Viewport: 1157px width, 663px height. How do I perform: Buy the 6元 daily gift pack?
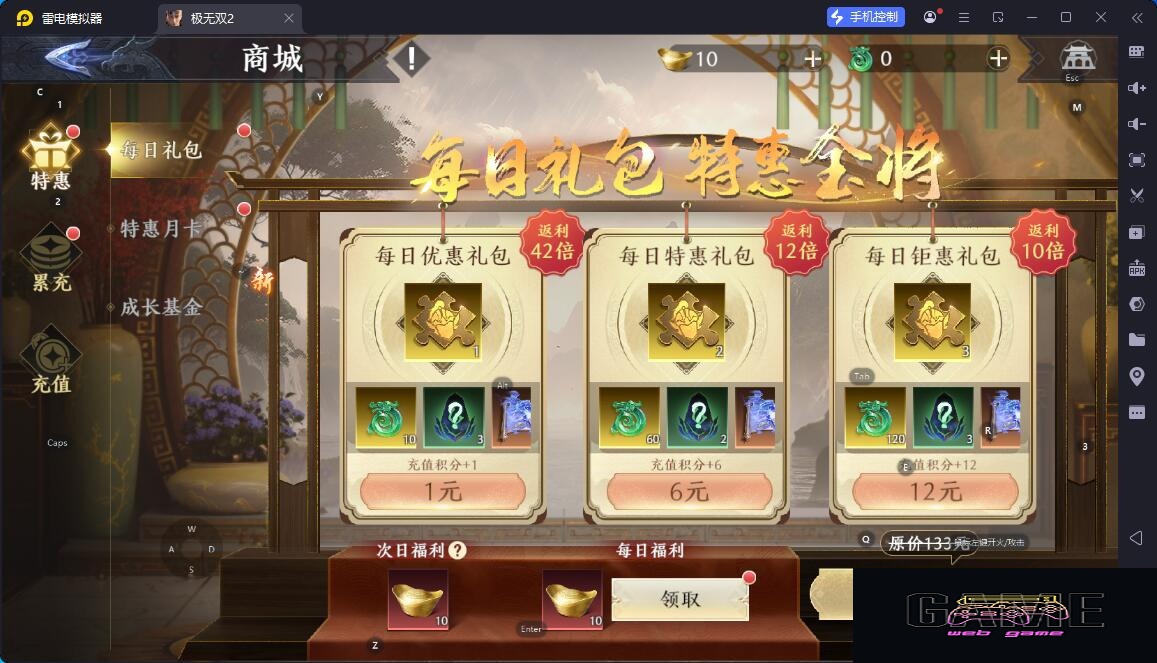[x=688, y=492]
